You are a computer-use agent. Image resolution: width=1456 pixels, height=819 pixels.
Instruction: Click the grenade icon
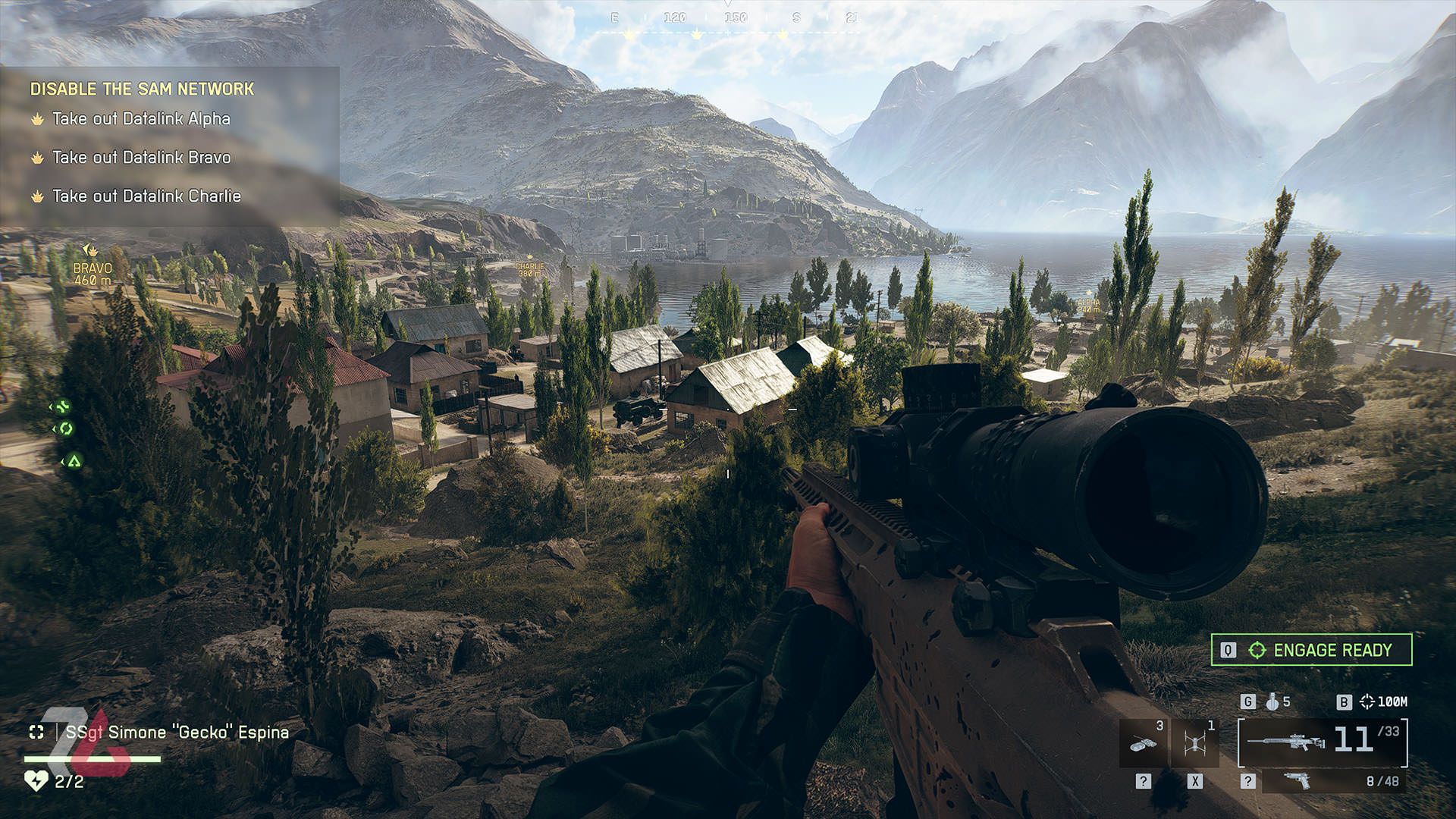click(x=1273, y=702)
